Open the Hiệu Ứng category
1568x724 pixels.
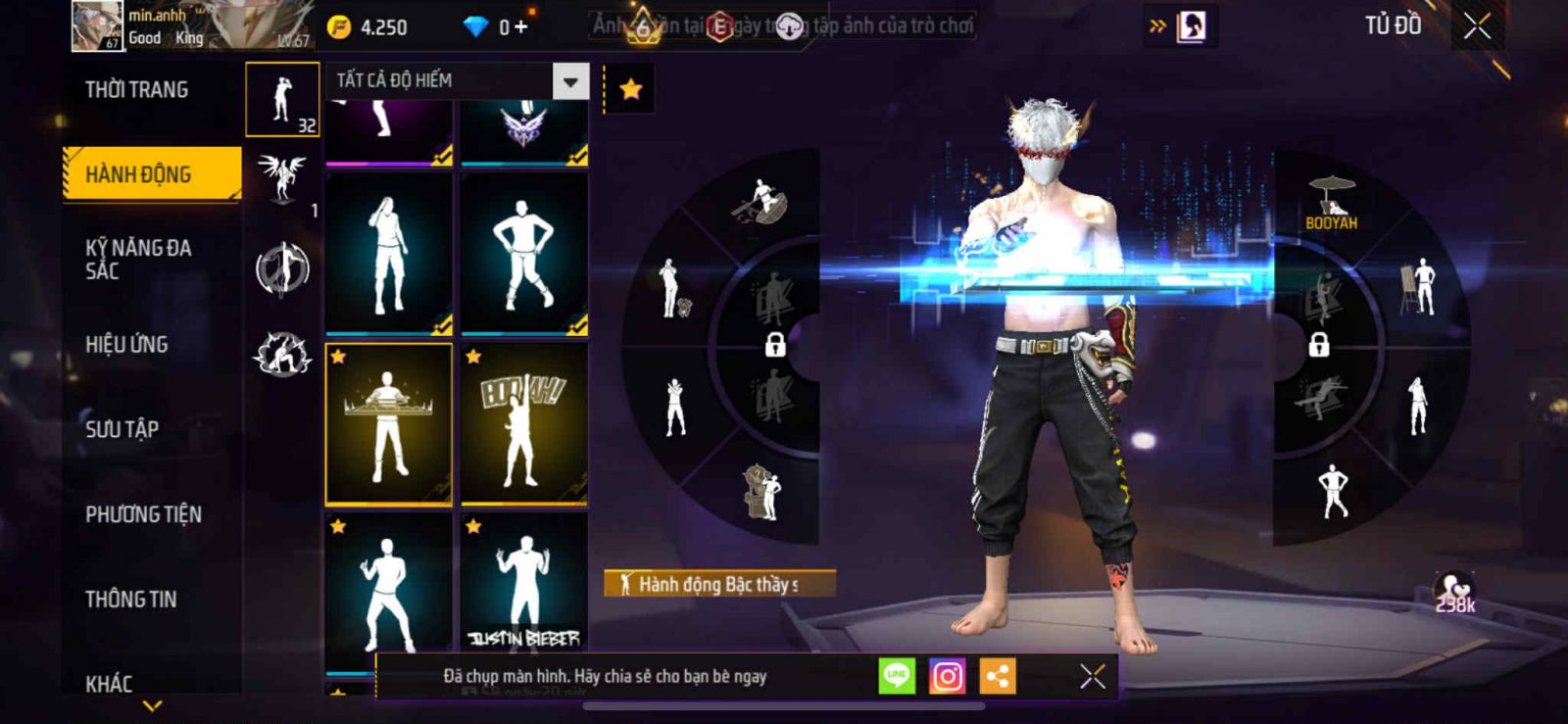(x=126, y=344)
